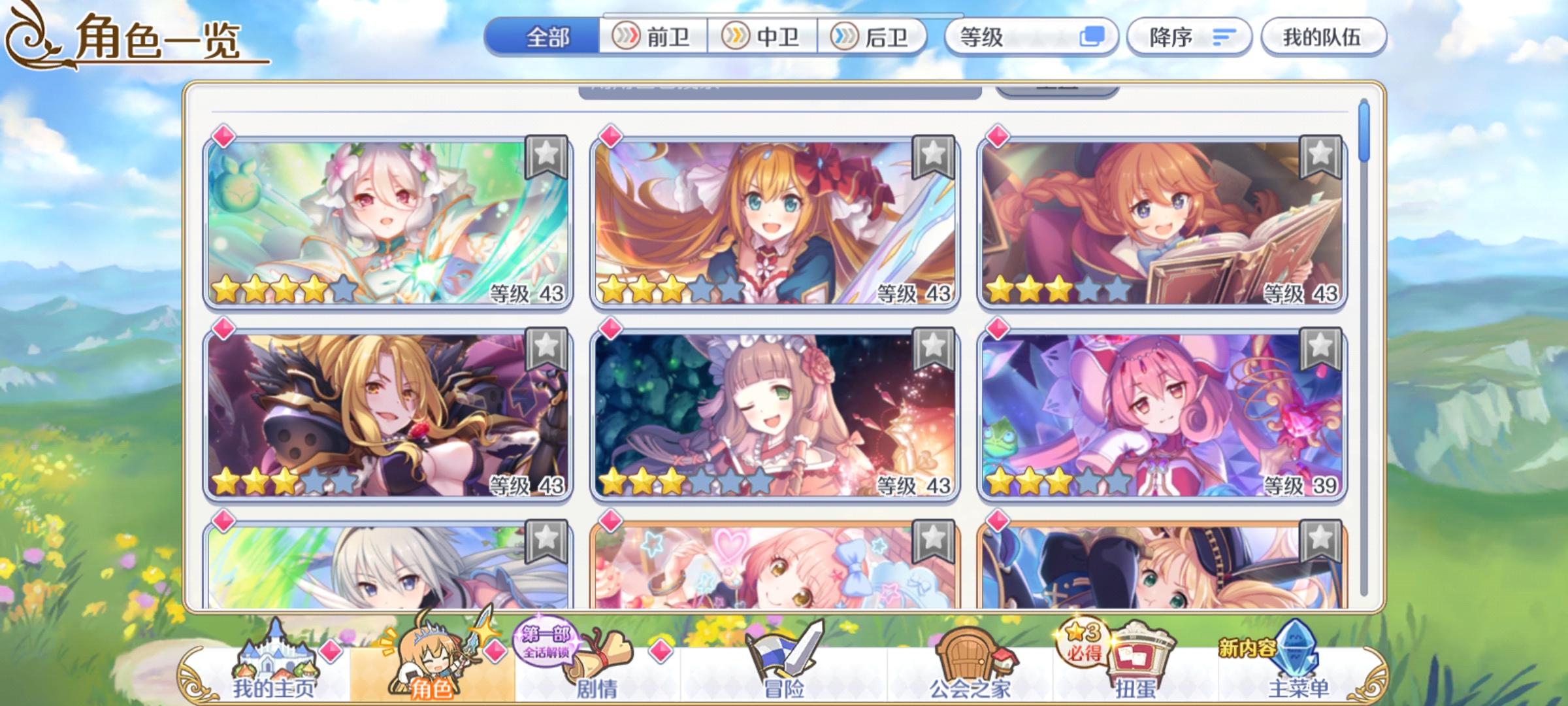This screenshot has width=1568, height=706.
Task: Switch to the 前卫 vanguard tab
Action: pos(653,37)
